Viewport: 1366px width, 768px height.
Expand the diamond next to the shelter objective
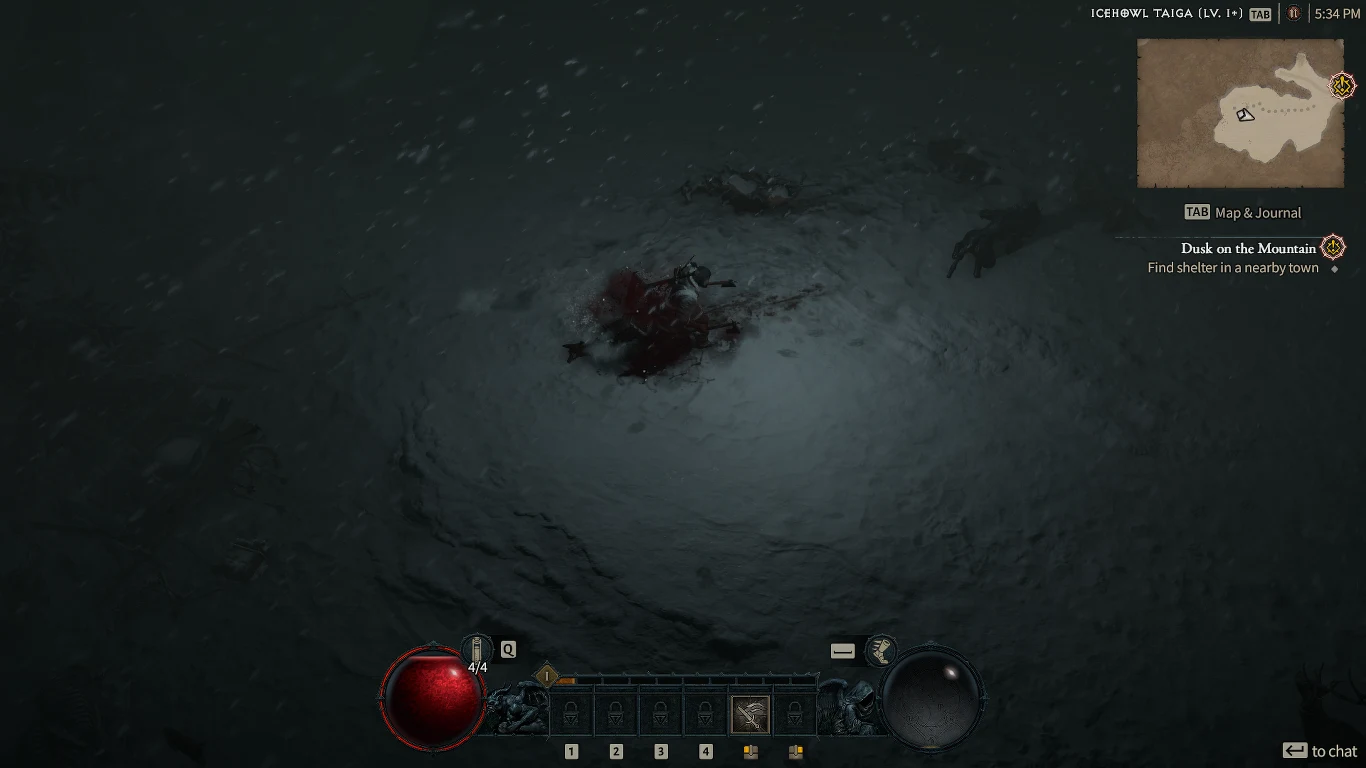click(x=1334, y=268)
